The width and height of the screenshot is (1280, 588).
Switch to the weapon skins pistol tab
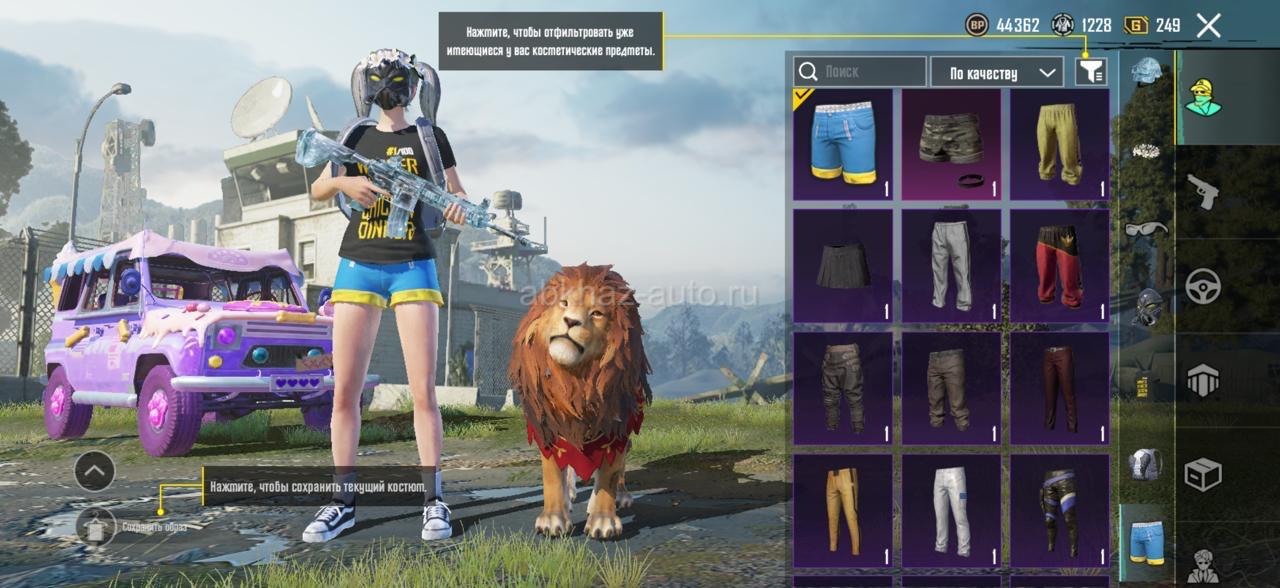point(1202,191)
